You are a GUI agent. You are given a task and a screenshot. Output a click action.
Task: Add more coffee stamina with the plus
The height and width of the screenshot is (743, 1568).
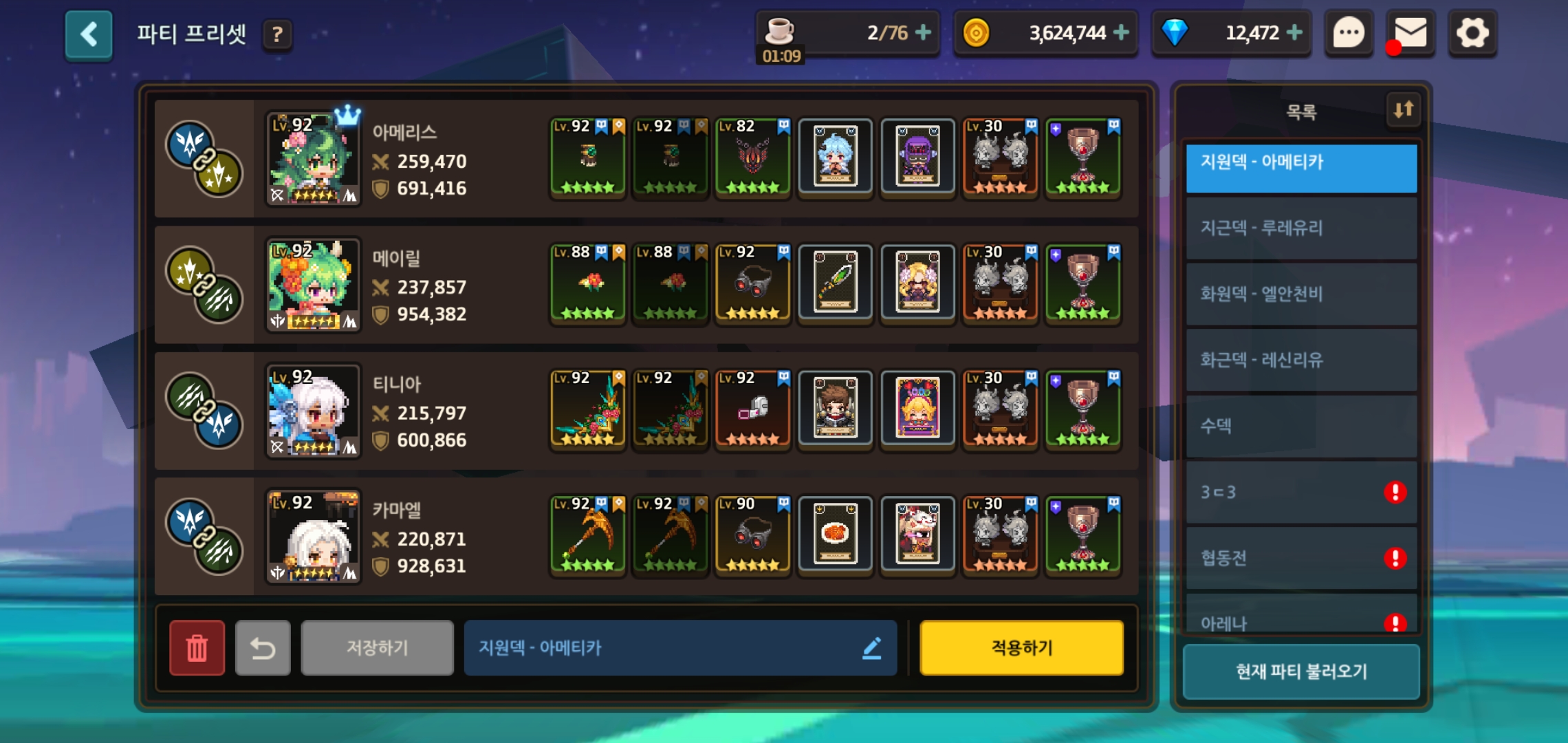click(x=923, y=32)
